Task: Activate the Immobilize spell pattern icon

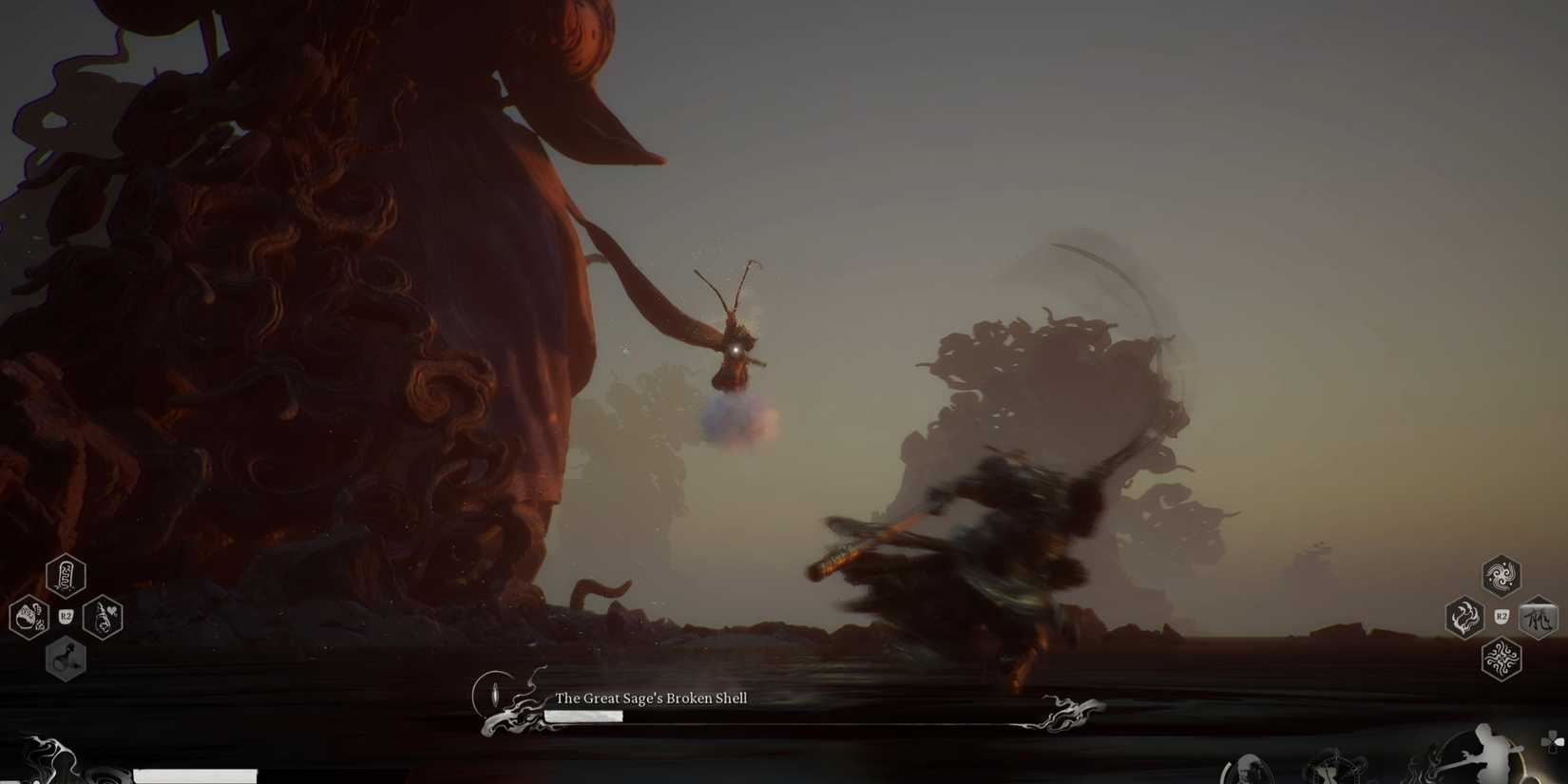Action: (x=1502, y=660)
